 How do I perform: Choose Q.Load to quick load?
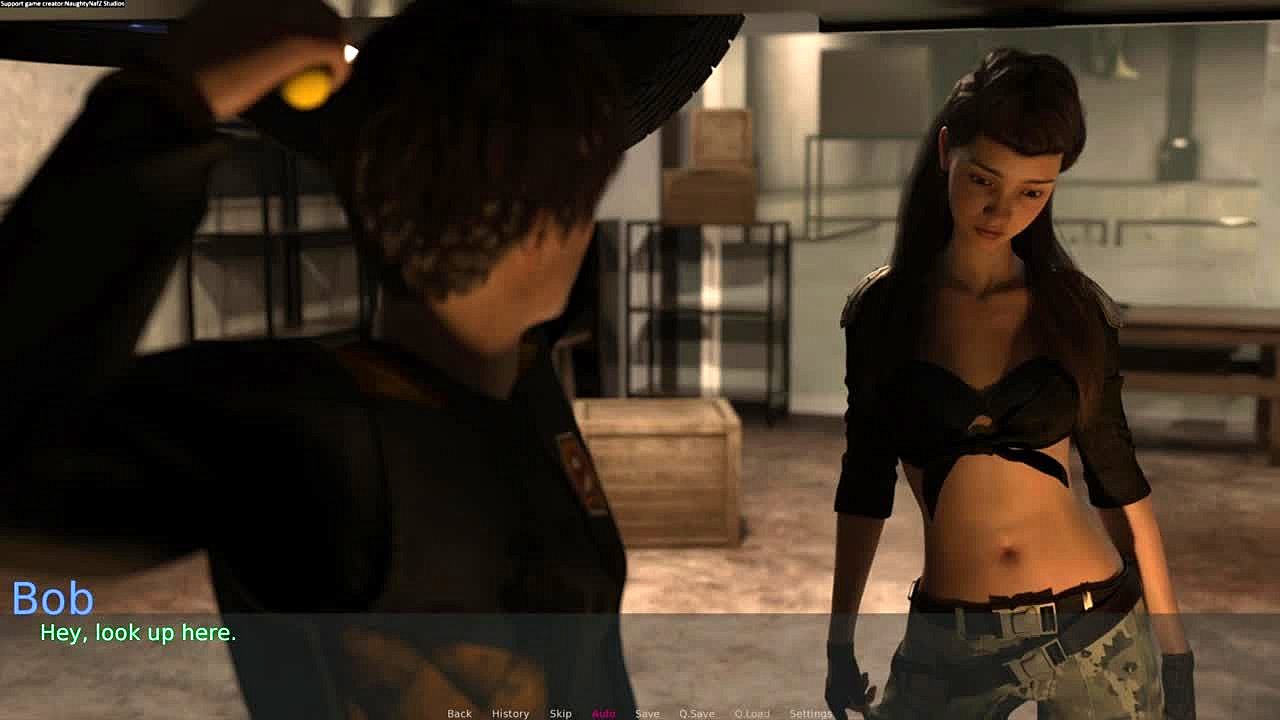point(752,713)
